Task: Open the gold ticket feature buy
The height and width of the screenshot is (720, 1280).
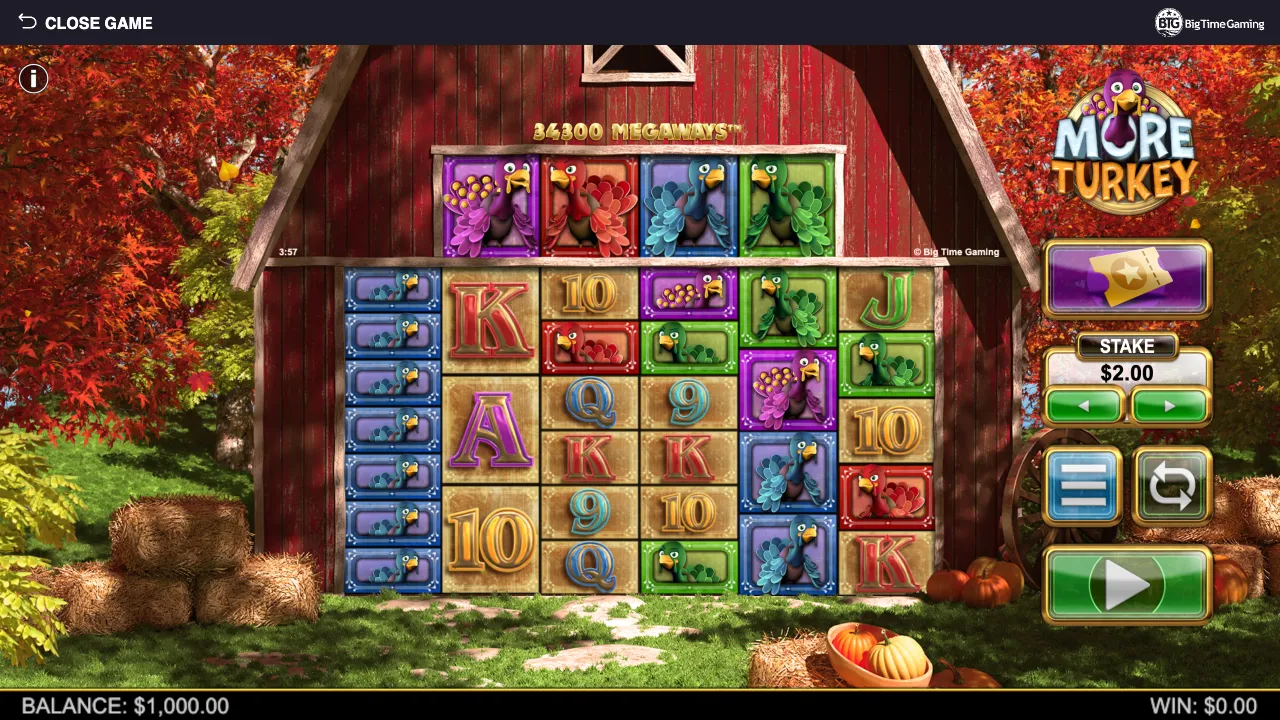Action: 1127,279
